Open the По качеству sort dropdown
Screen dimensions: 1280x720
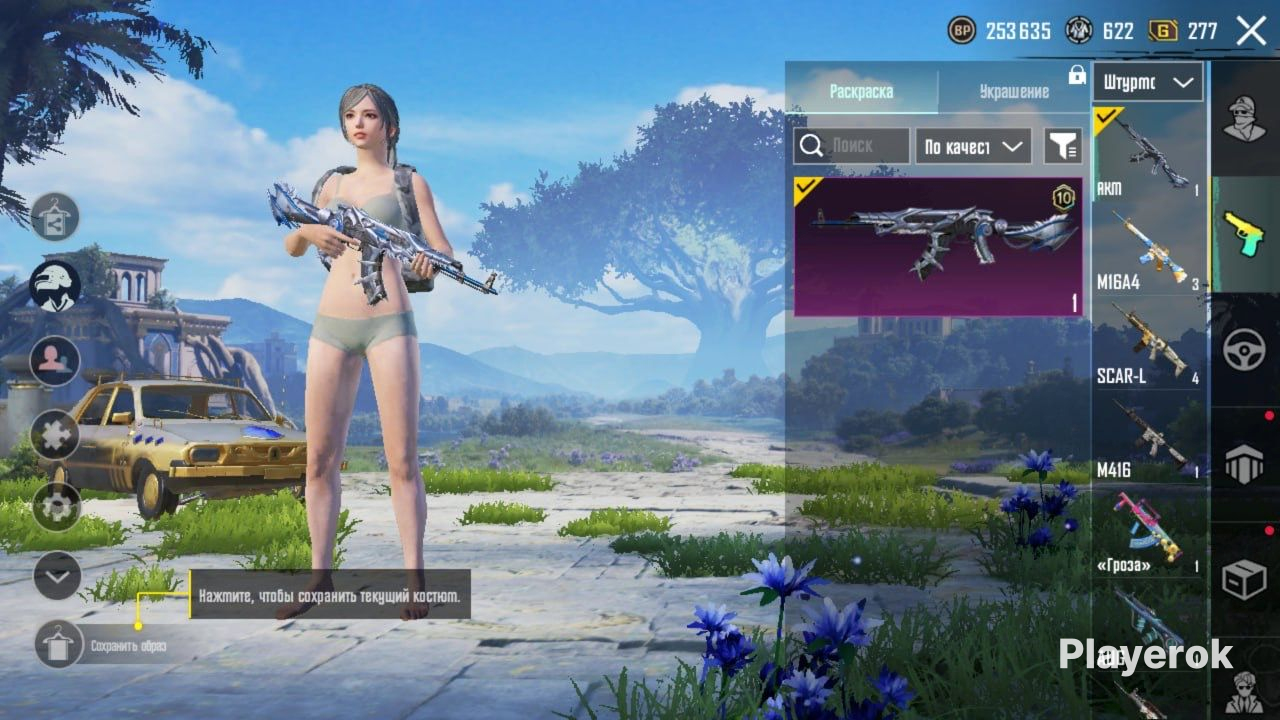click(973, 146)
